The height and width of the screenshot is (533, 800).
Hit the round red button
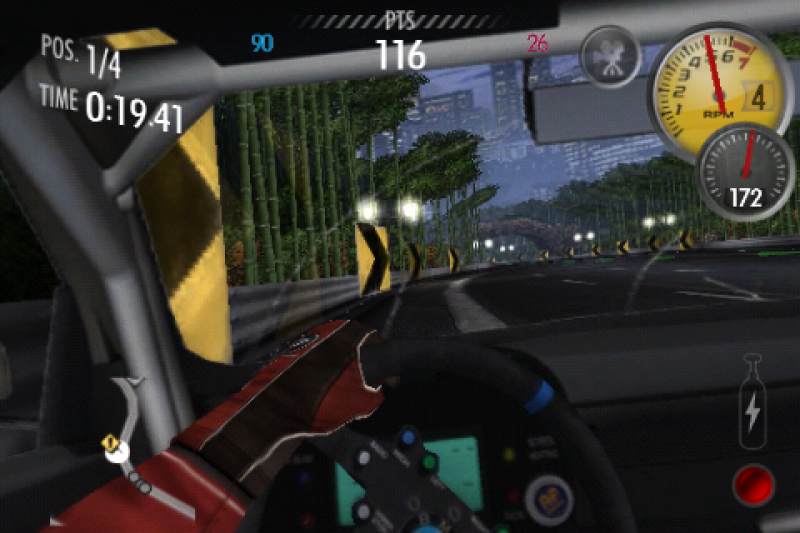click(754, 484)
